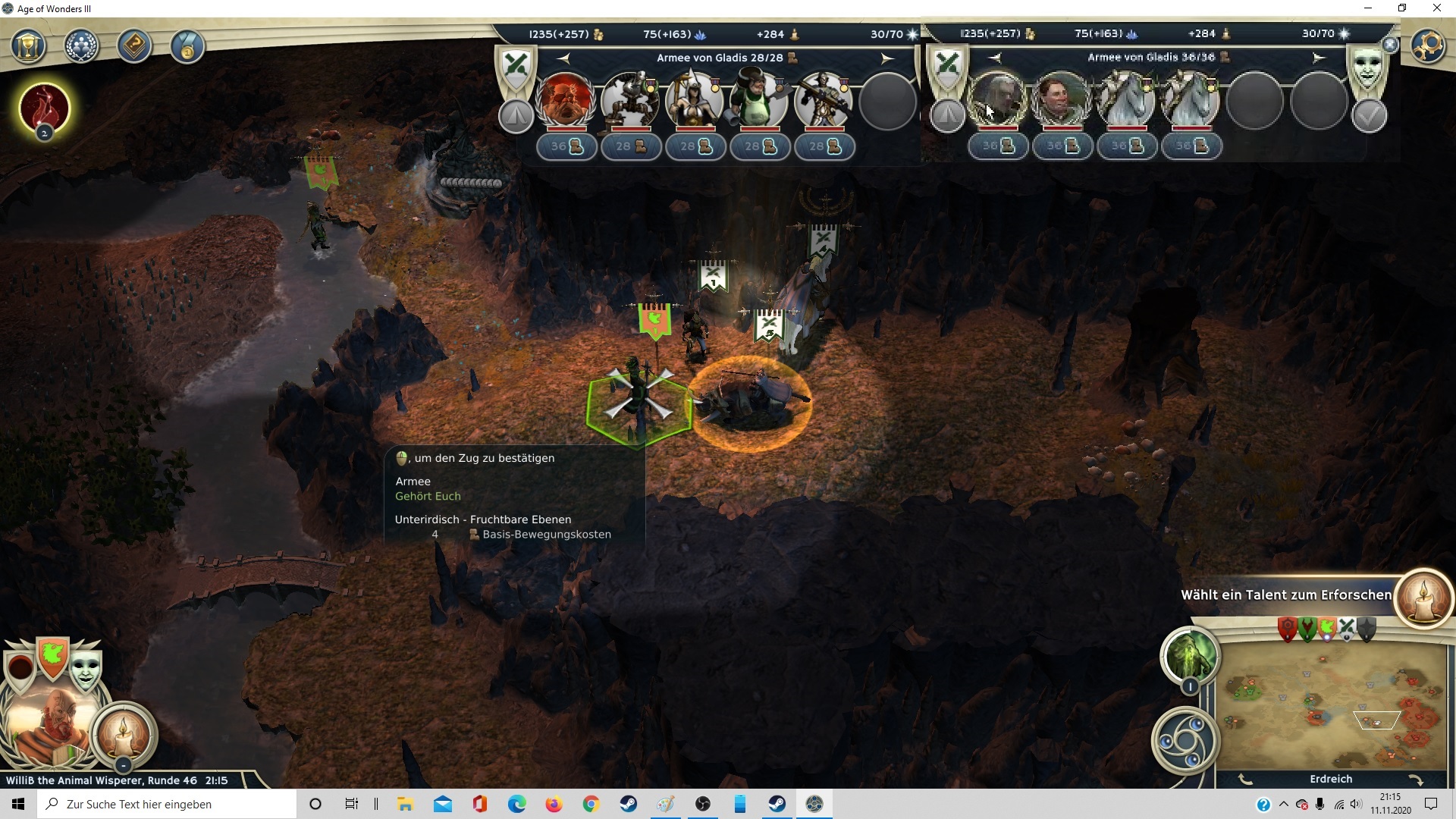Click the triple-orb swirl button beside minimap
Viewport: 1456px width, 819px height.
coord(1185,741)
